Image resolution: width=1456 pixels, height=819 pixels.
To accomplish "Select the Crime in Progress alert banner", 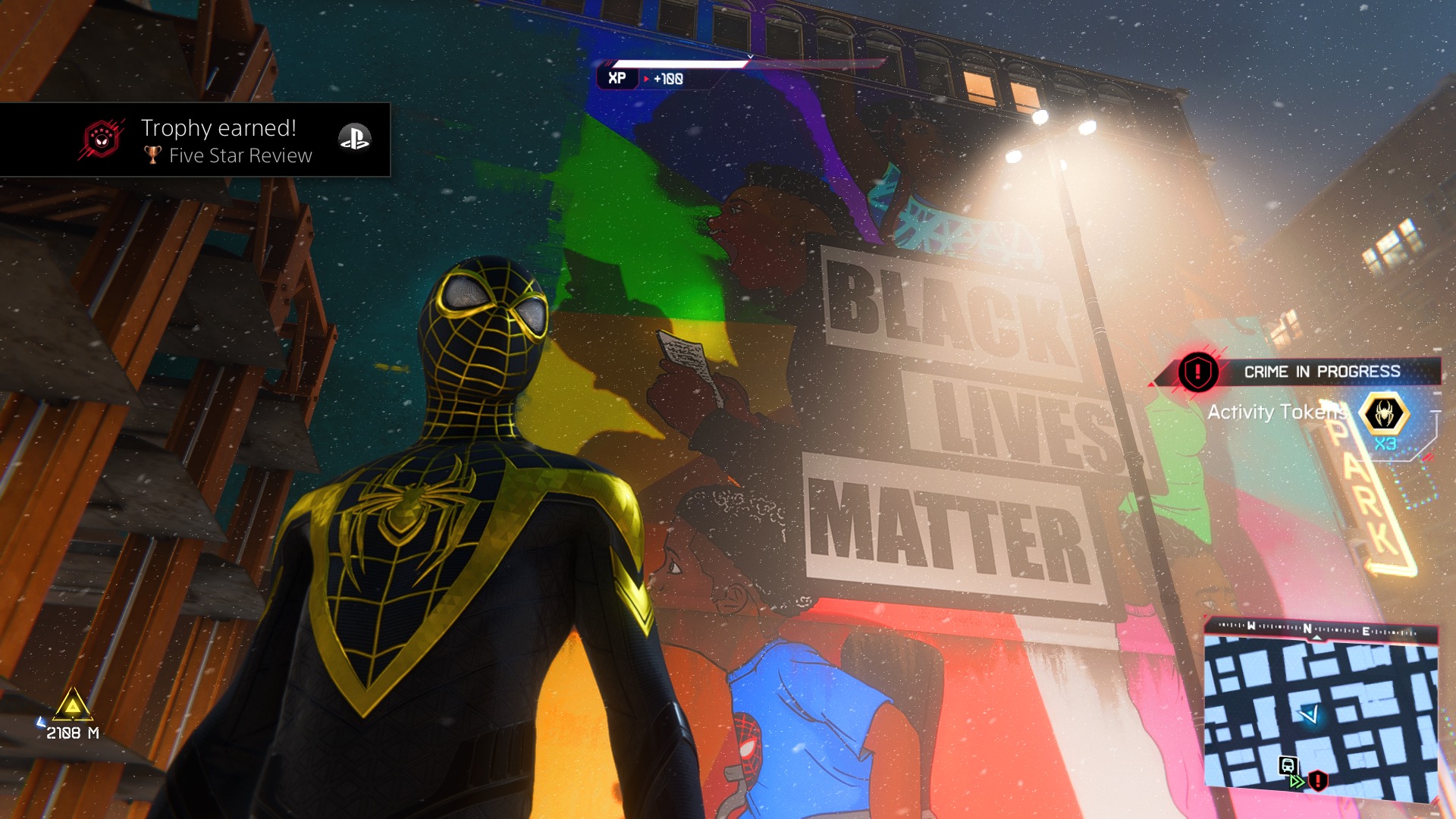I will click(1321, 372).
